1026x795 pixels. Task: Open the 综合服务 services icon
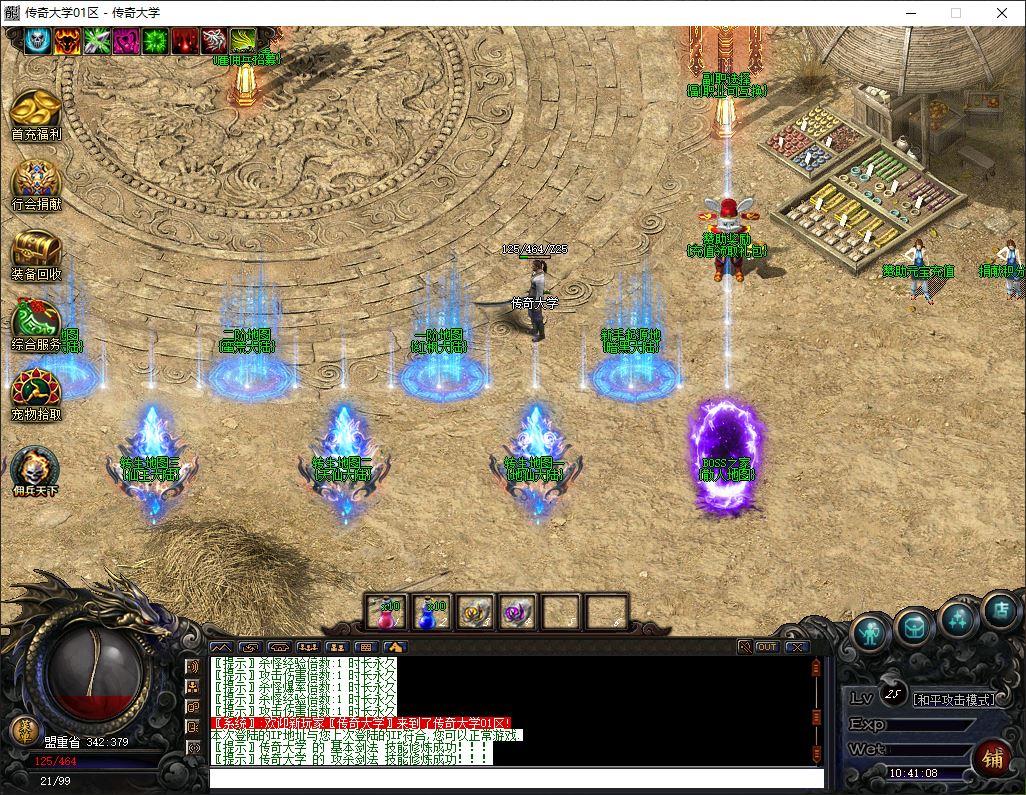pyautogui.click(x=36, y=321)
